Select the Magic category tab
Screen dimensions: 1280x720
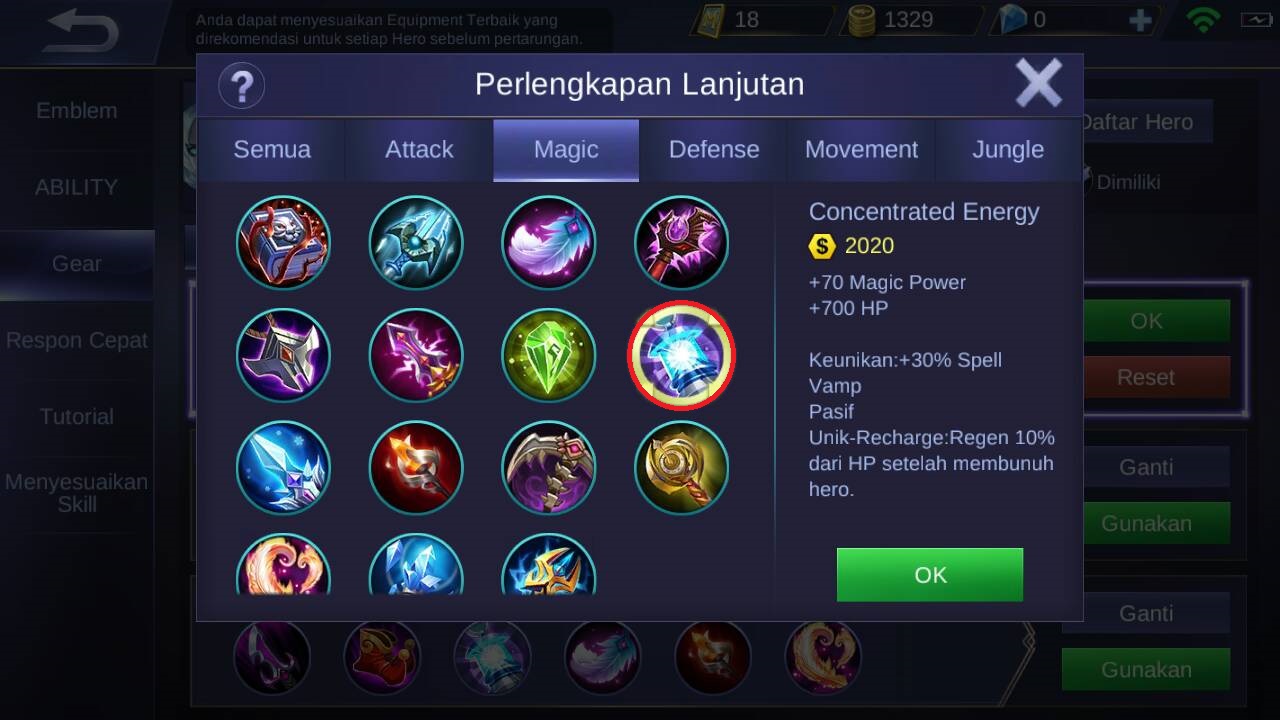click(x=566, y=150)
